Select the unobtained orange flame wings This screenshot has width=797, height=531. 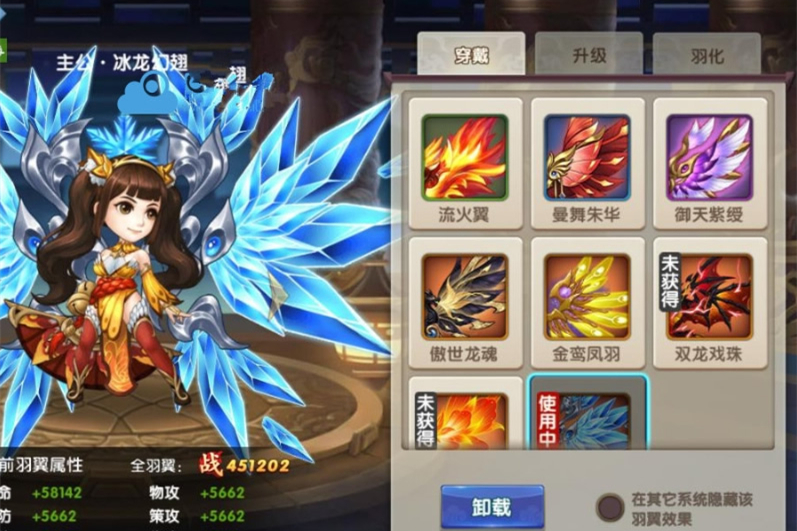coord(465,419)
